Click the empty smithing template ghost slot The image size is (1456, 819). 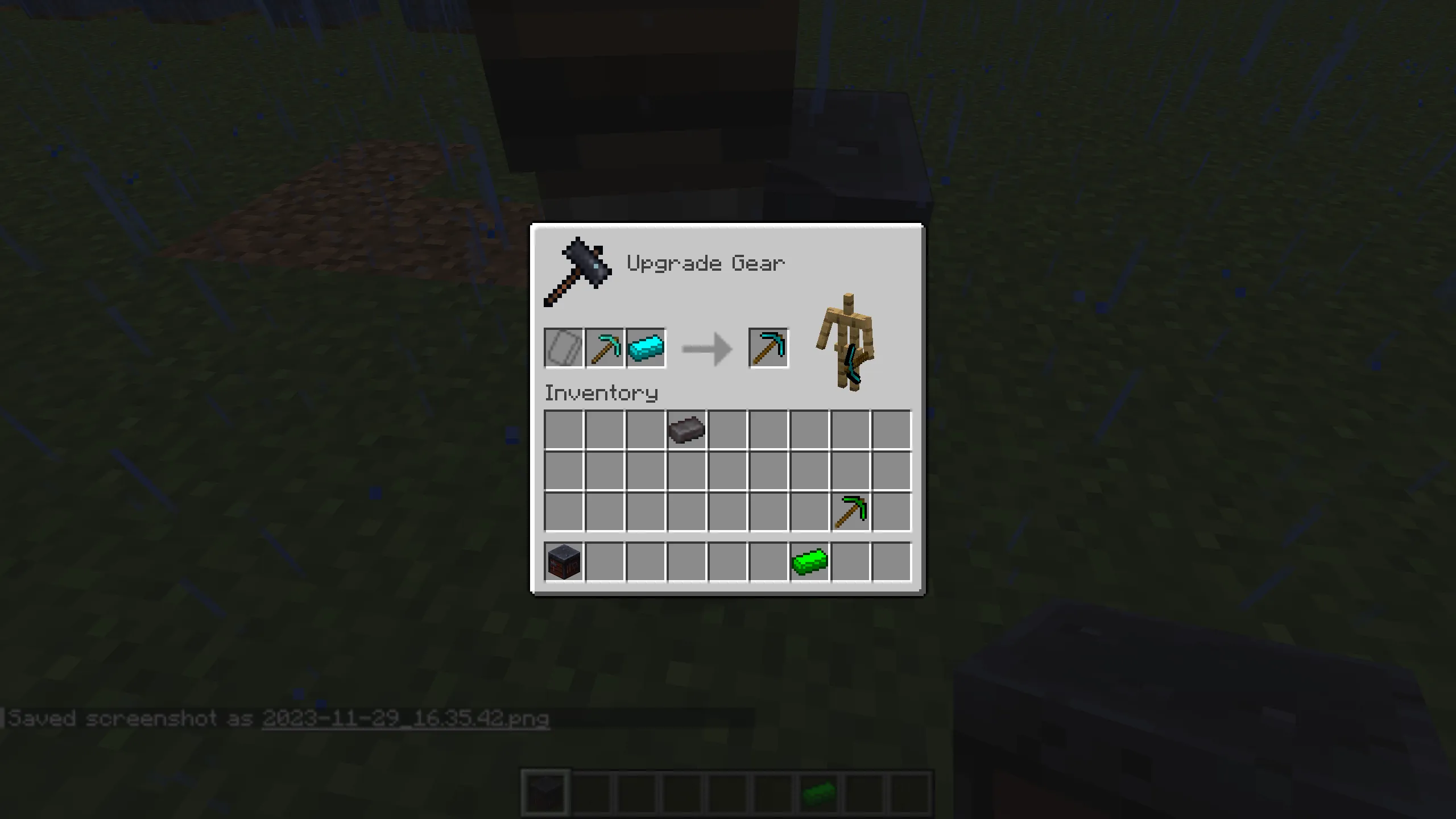coord(563,348)
